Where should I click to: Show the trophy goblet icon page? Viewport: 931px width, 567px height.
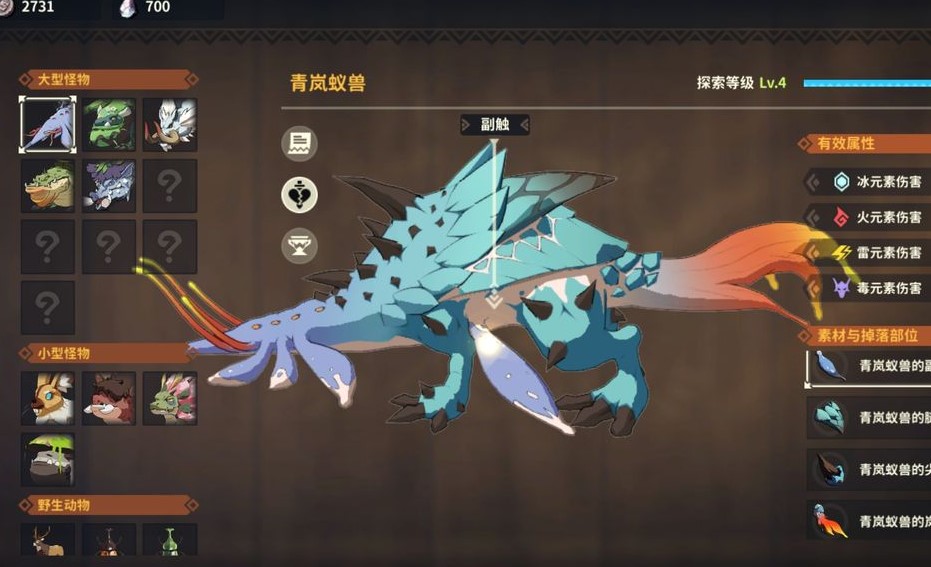(x=299, y=245)
